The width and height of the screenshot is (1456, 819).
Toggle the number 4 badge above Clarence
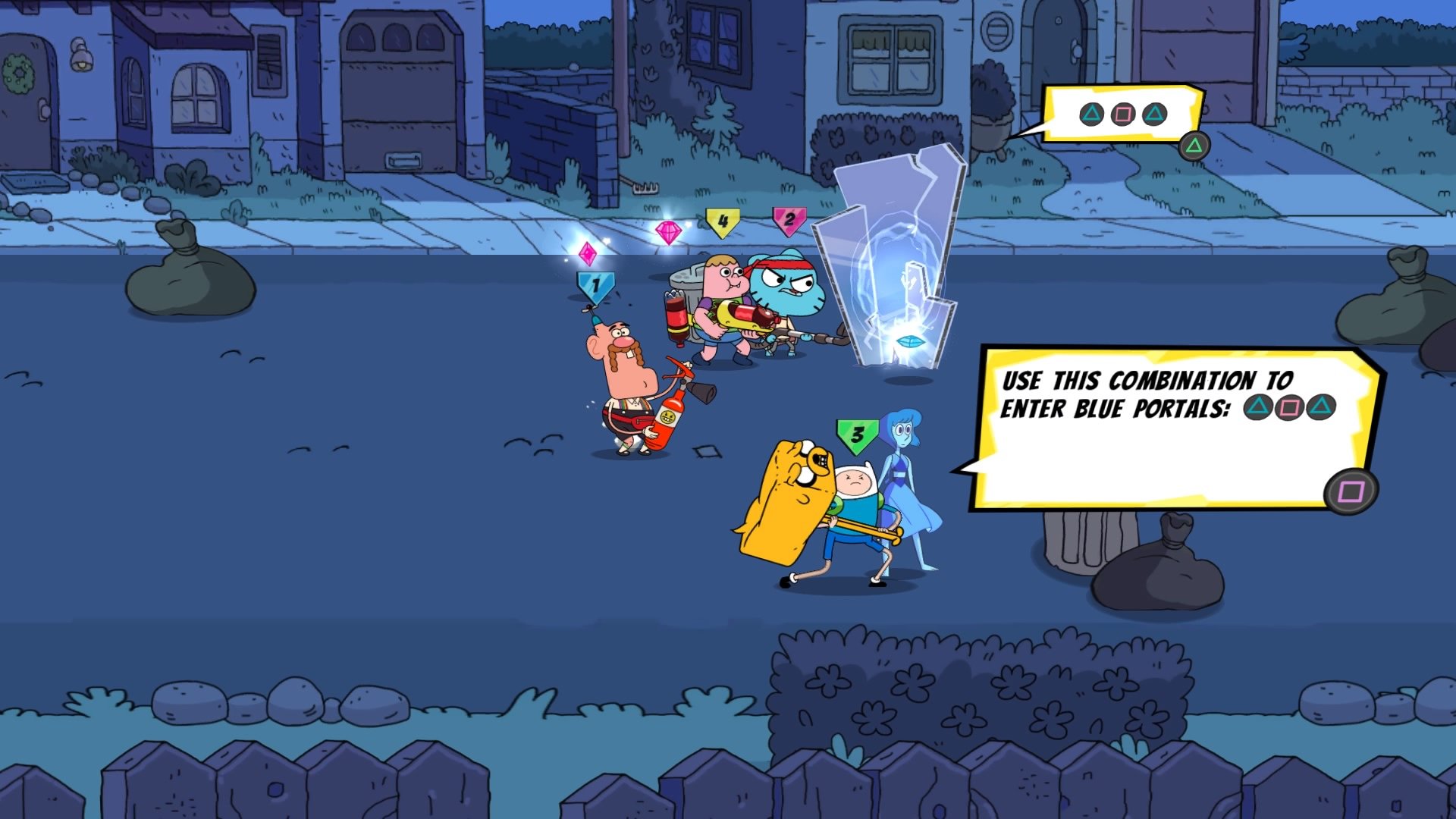[x=724, y=221]
